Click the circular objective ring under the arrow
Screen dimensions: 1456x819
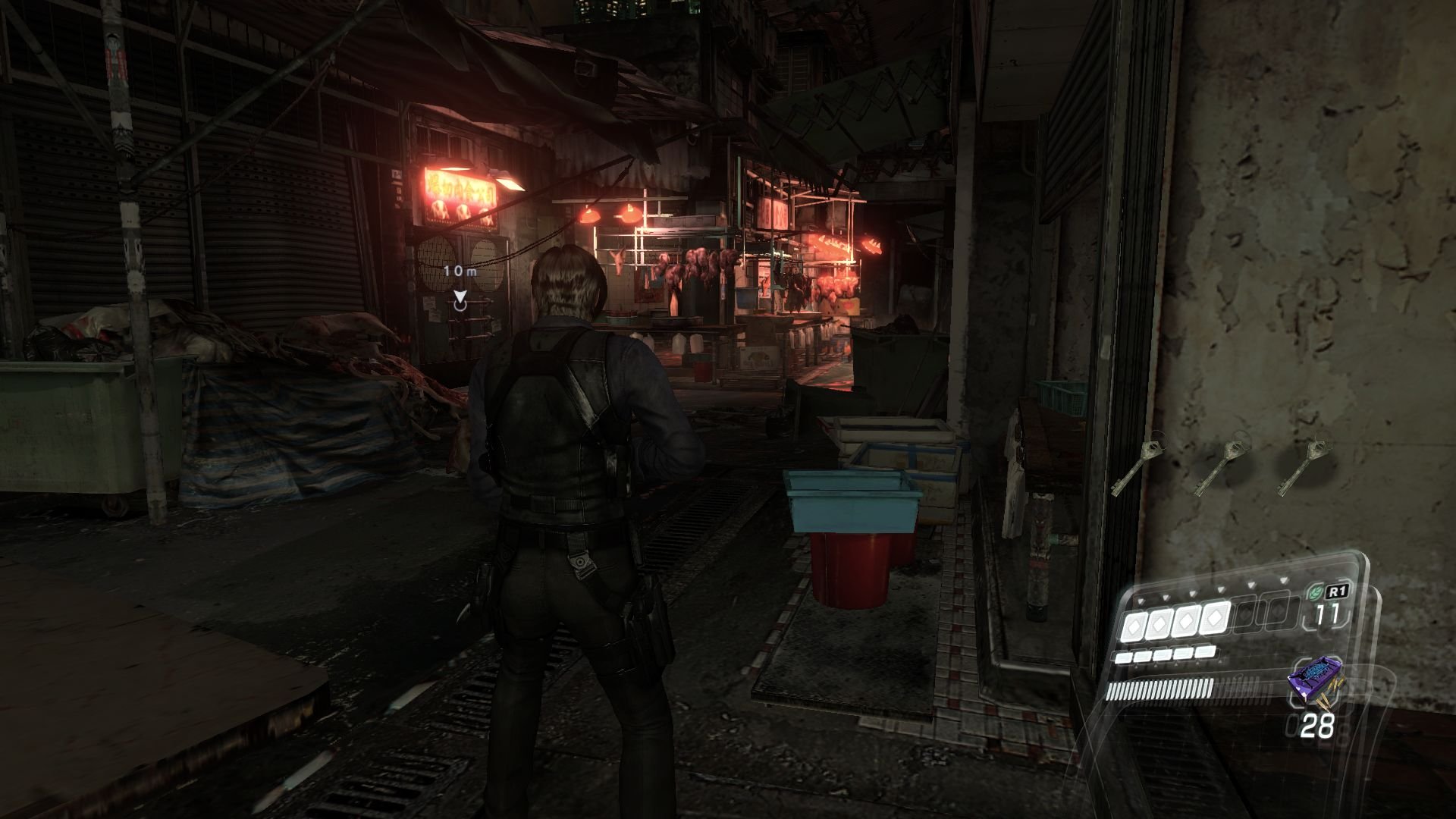[x=460, y=306]
